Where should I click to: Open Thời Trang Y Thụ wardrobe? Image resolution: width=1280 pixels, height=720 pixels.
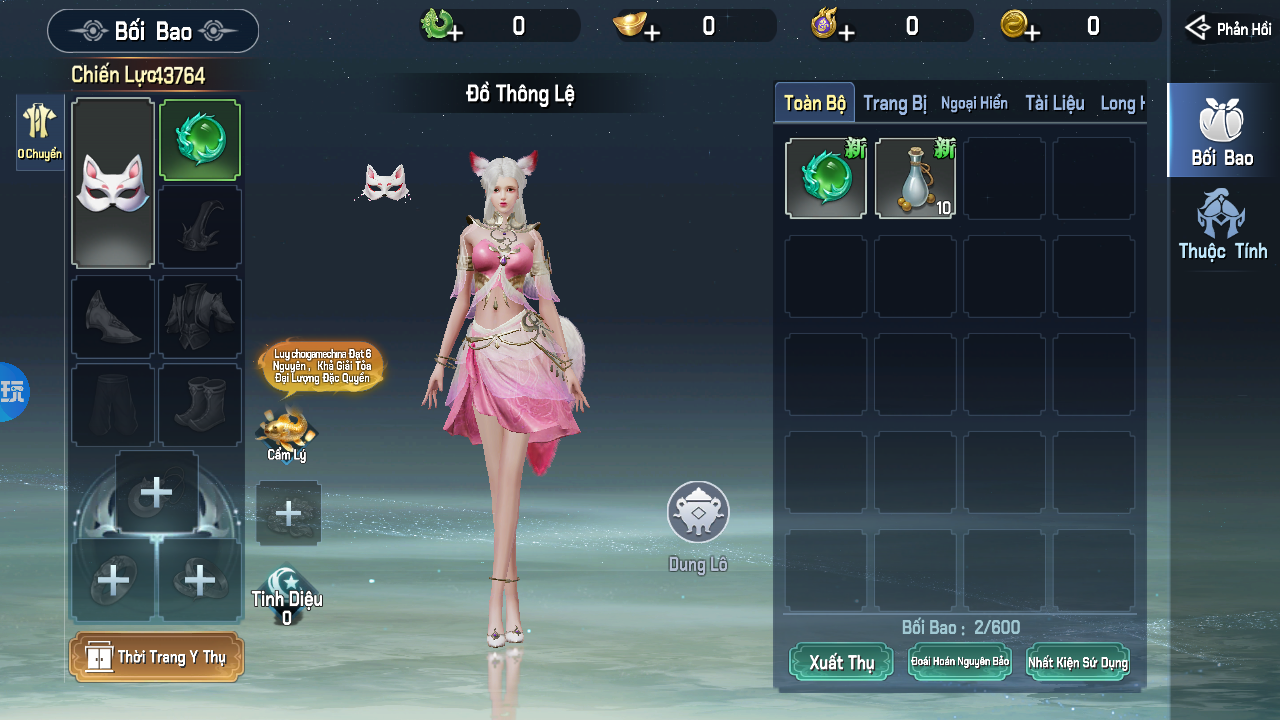point(157,657)
